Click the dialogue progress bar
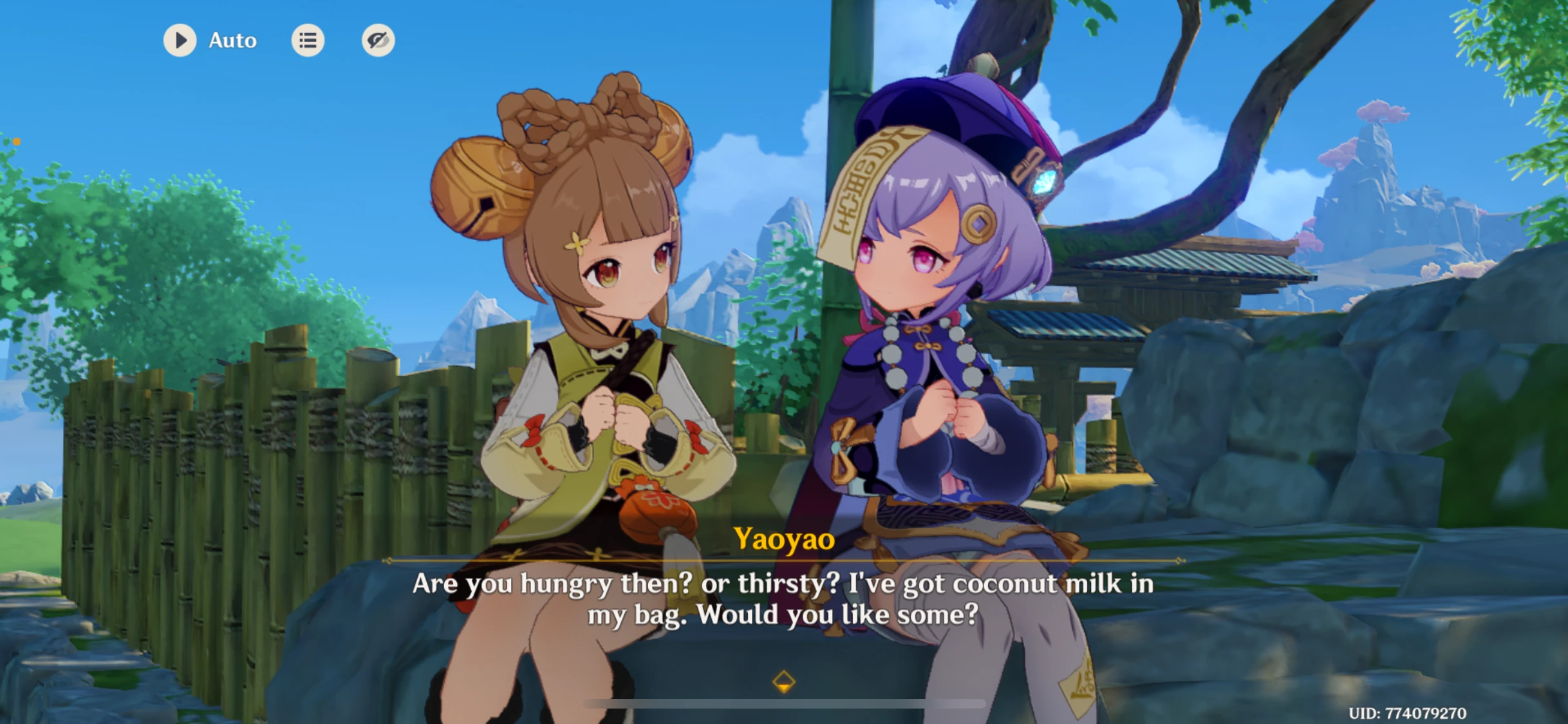The width and height of the screenshot is (1568, 724). [x=784, y=703]
